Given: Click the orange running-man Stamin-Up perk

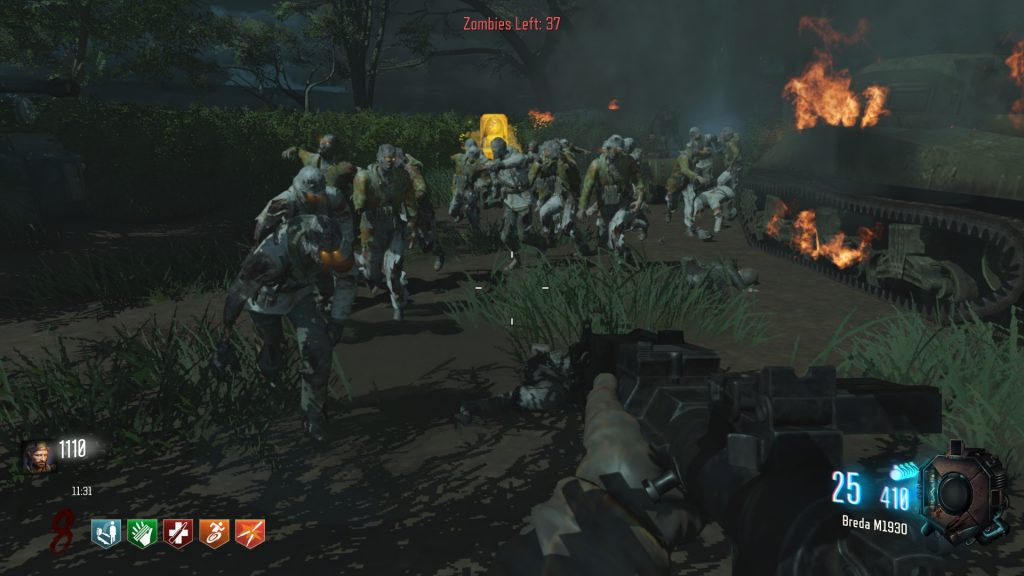Looking at the screenshot, I should tap(214, 532).
